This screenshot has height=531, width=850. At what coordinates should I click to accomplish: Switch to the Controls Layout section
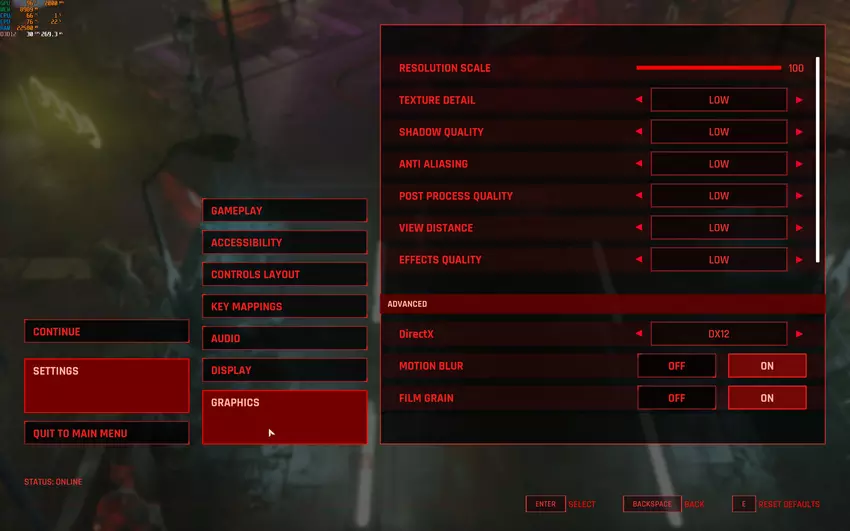284,274
